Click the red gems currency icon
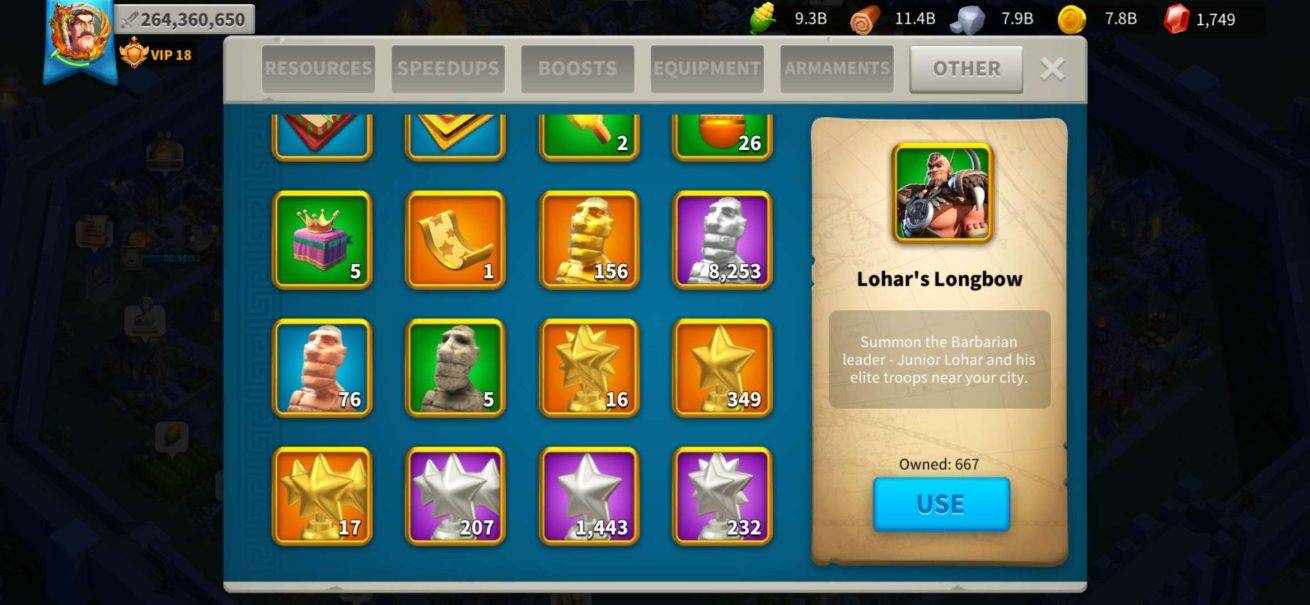This screenshot has width=1310, height=605. (1177, 18)
